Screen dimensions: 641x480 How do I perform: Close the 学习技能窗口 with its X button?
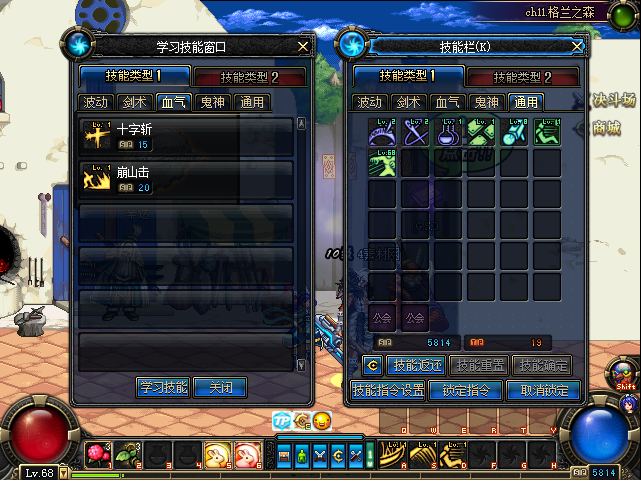303,46
